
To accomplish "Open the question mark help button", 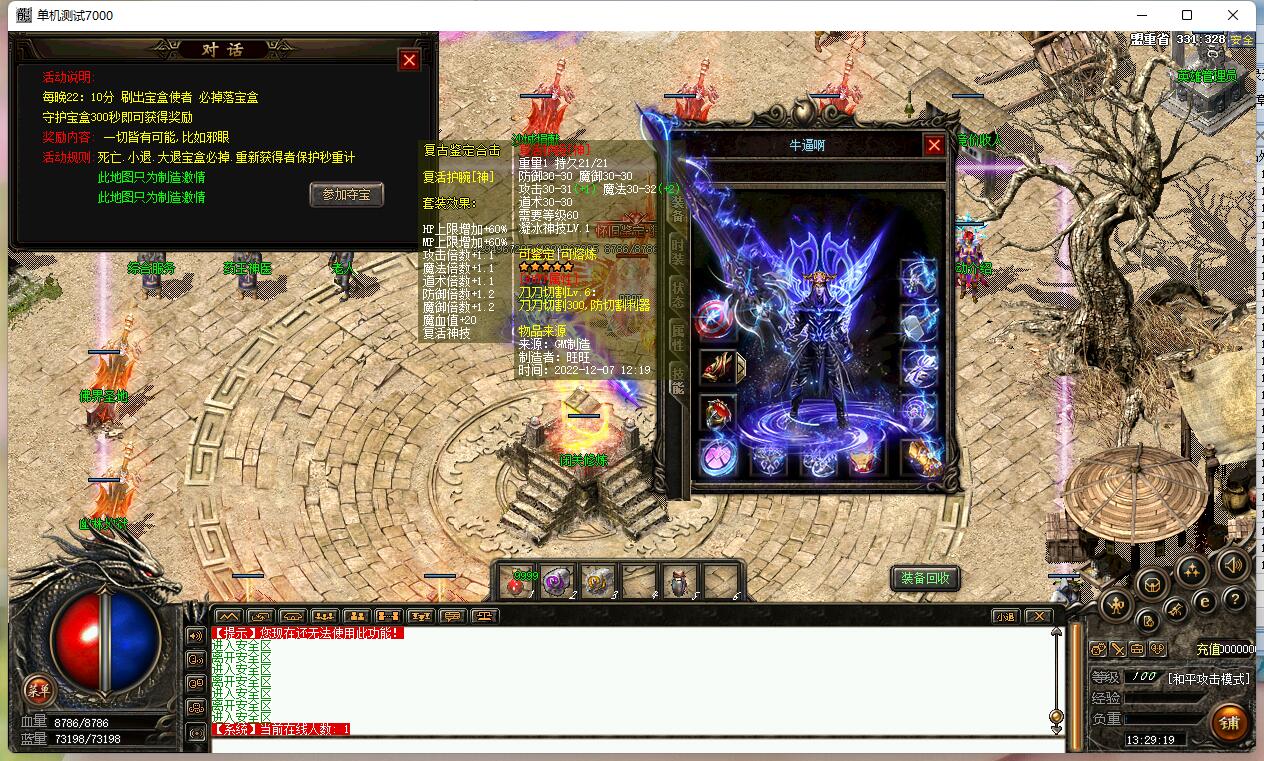I will pyautogui.click(x=1235, y=599).
